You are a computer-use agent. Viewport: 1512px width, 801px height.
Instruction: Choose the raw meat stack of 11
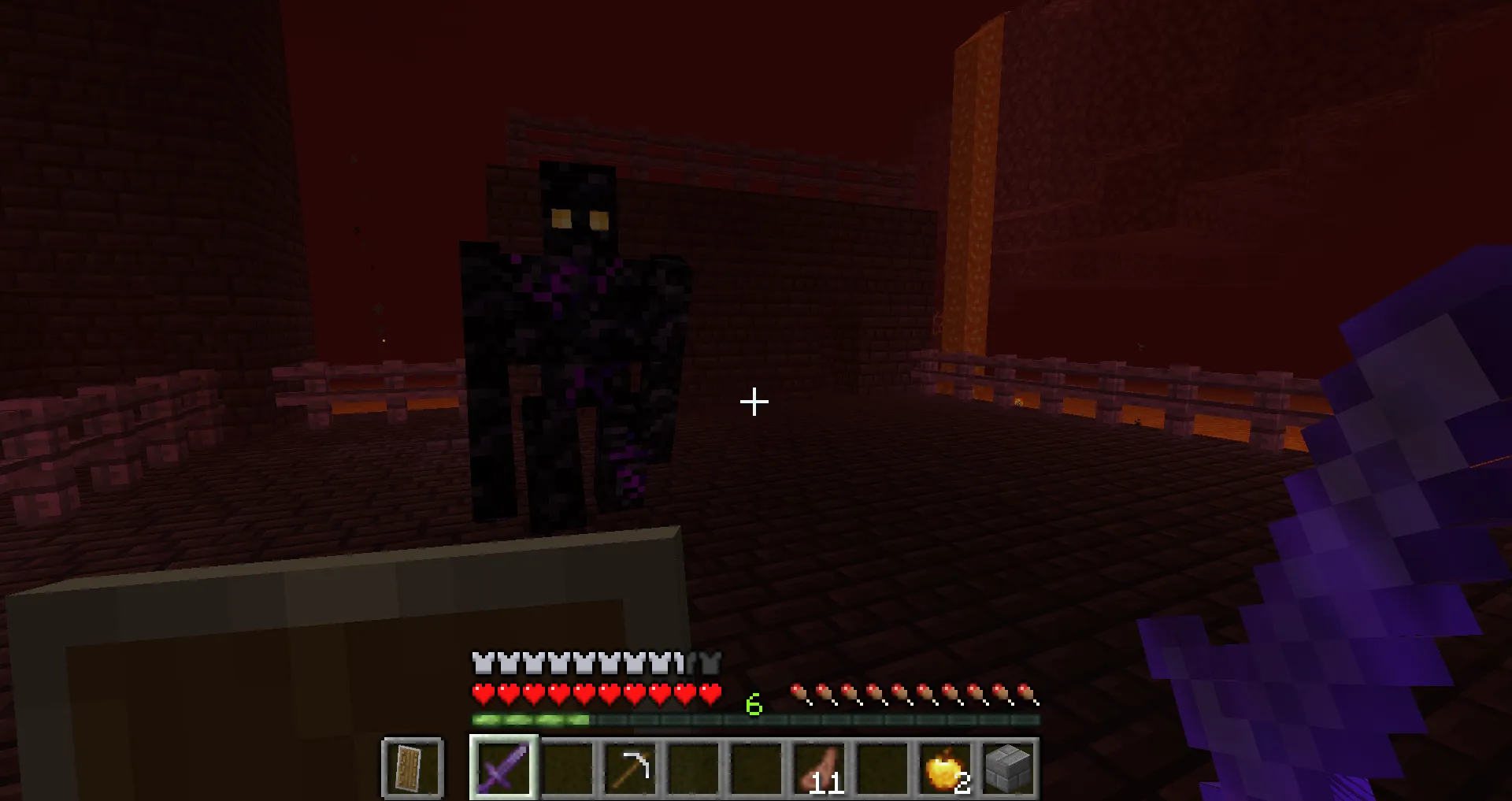click(819, 767)
